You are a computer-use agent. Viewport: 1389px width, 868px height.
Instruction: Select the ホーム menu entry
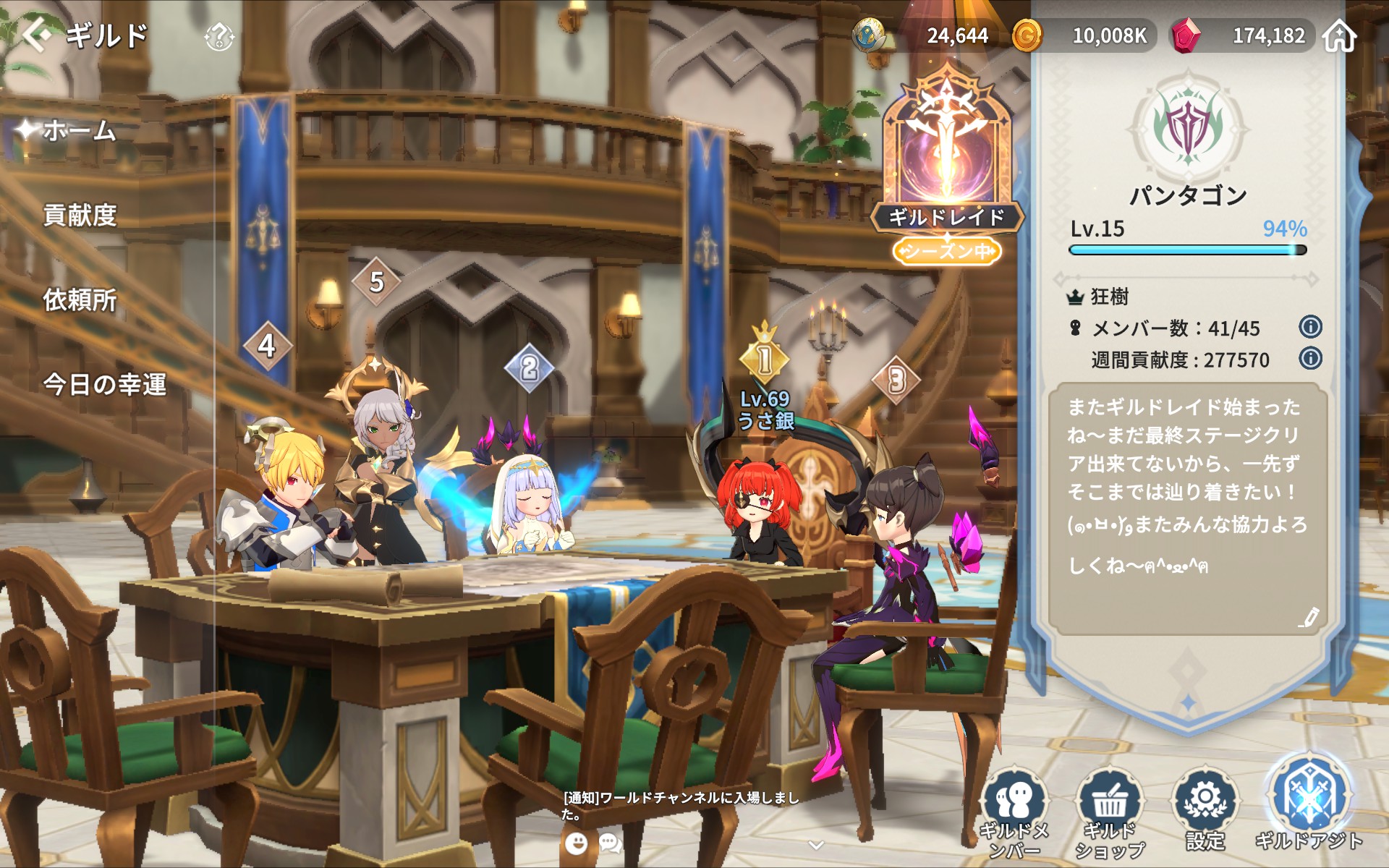coord(80,131)
